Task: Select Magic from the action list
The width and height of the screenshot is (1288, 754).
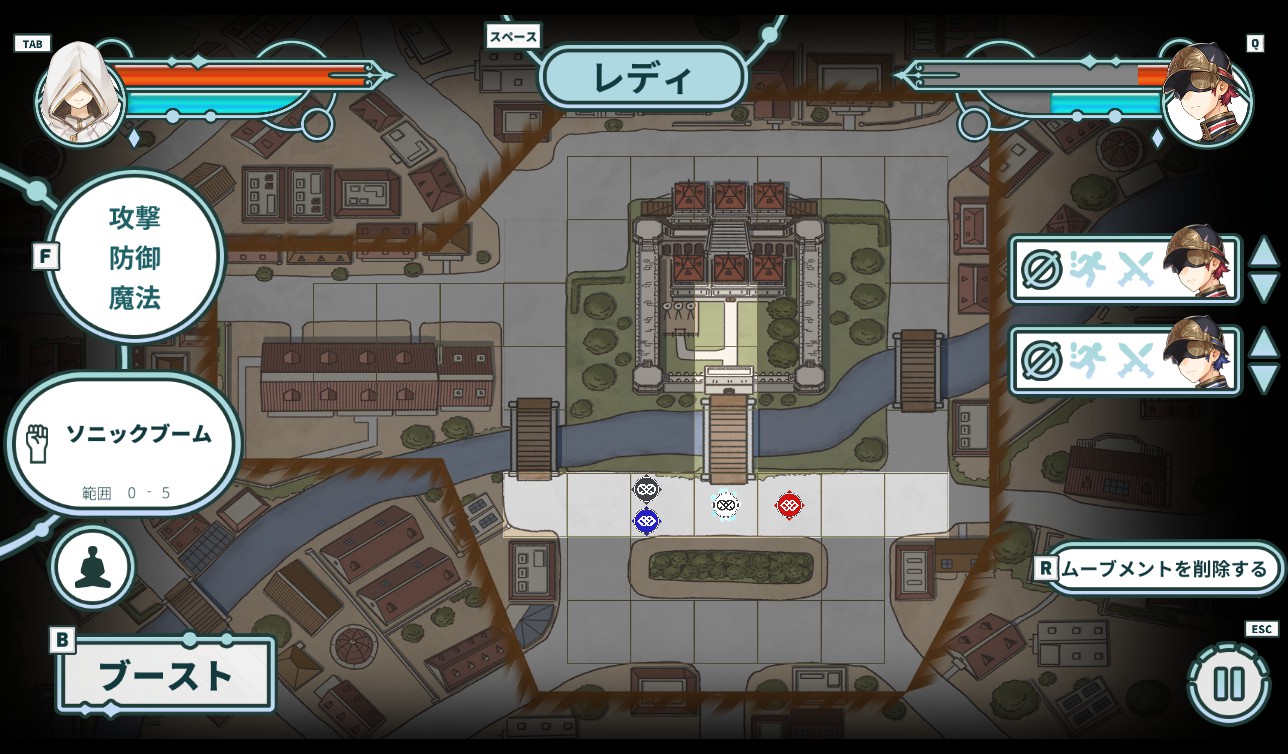Action: [135, 297]
